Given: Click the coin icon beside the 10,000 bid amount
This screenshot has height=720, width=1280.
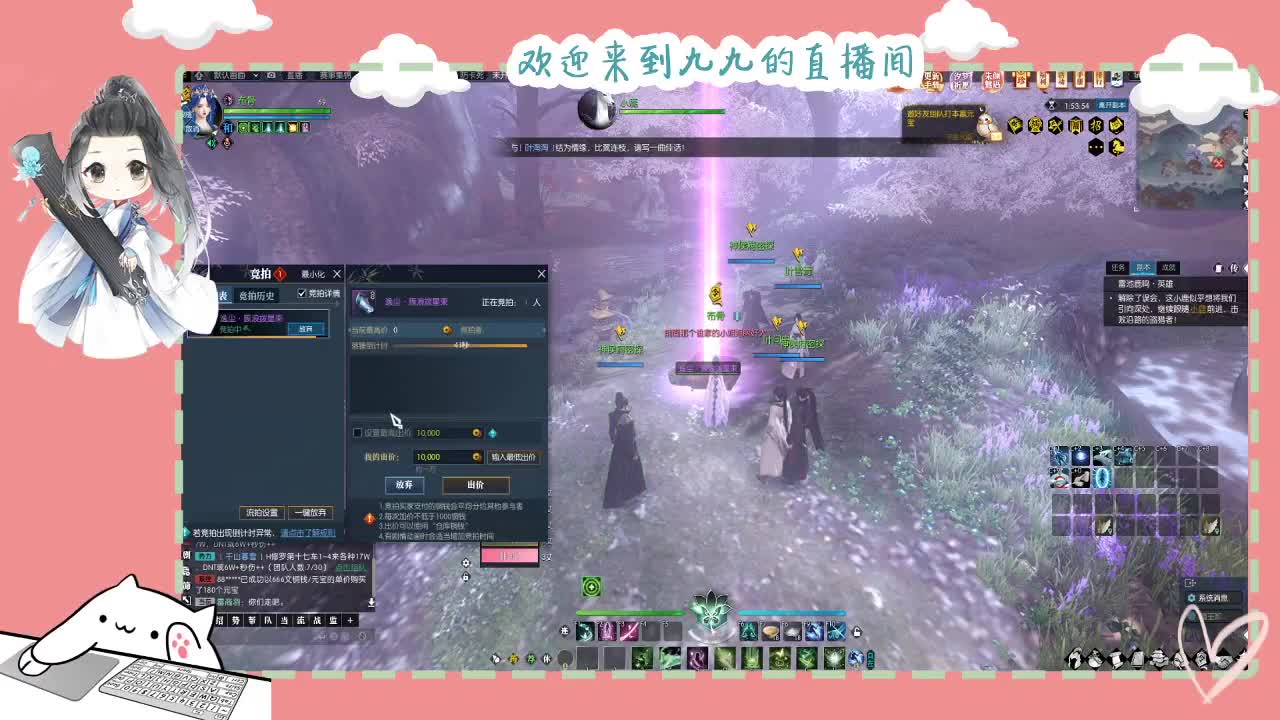Looking at the screenshot, I should click(477, 456).
